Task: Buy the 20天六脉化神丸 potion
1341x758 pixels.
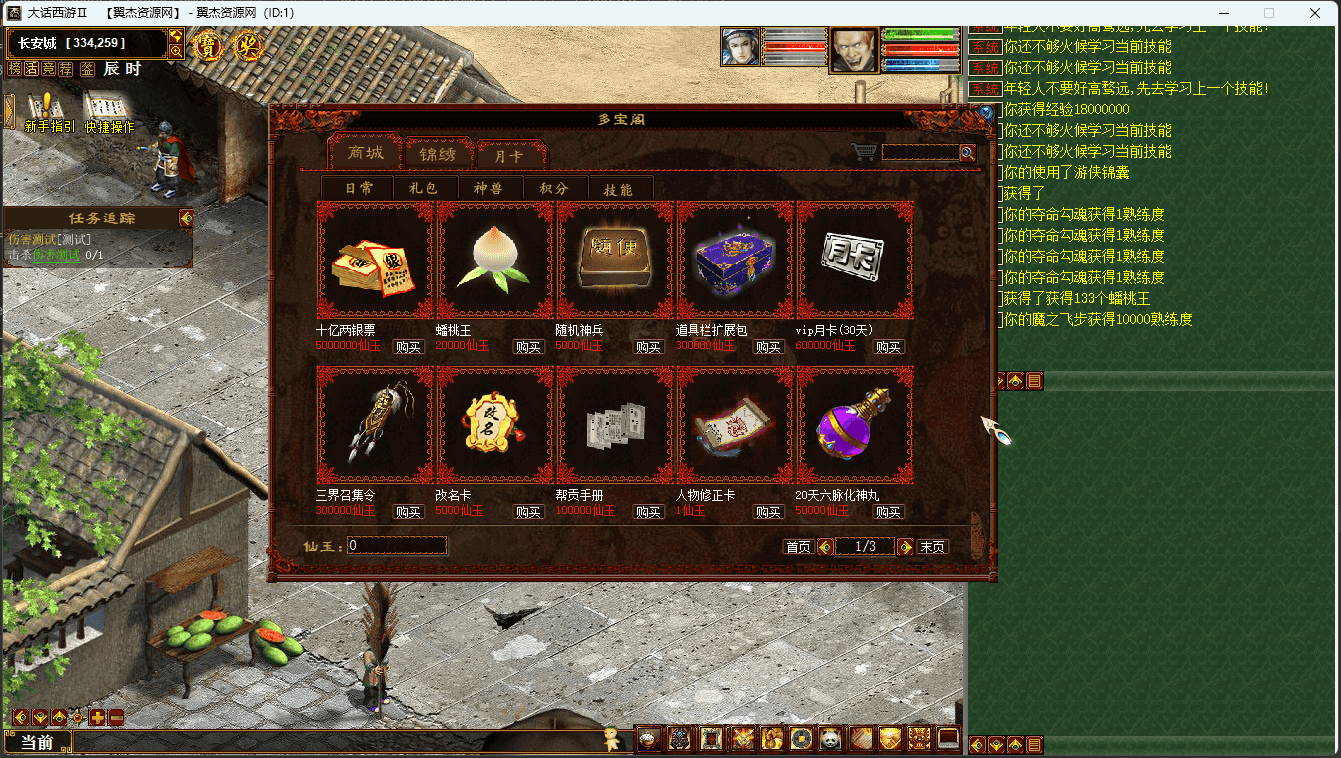Action: tap(888, 512)
